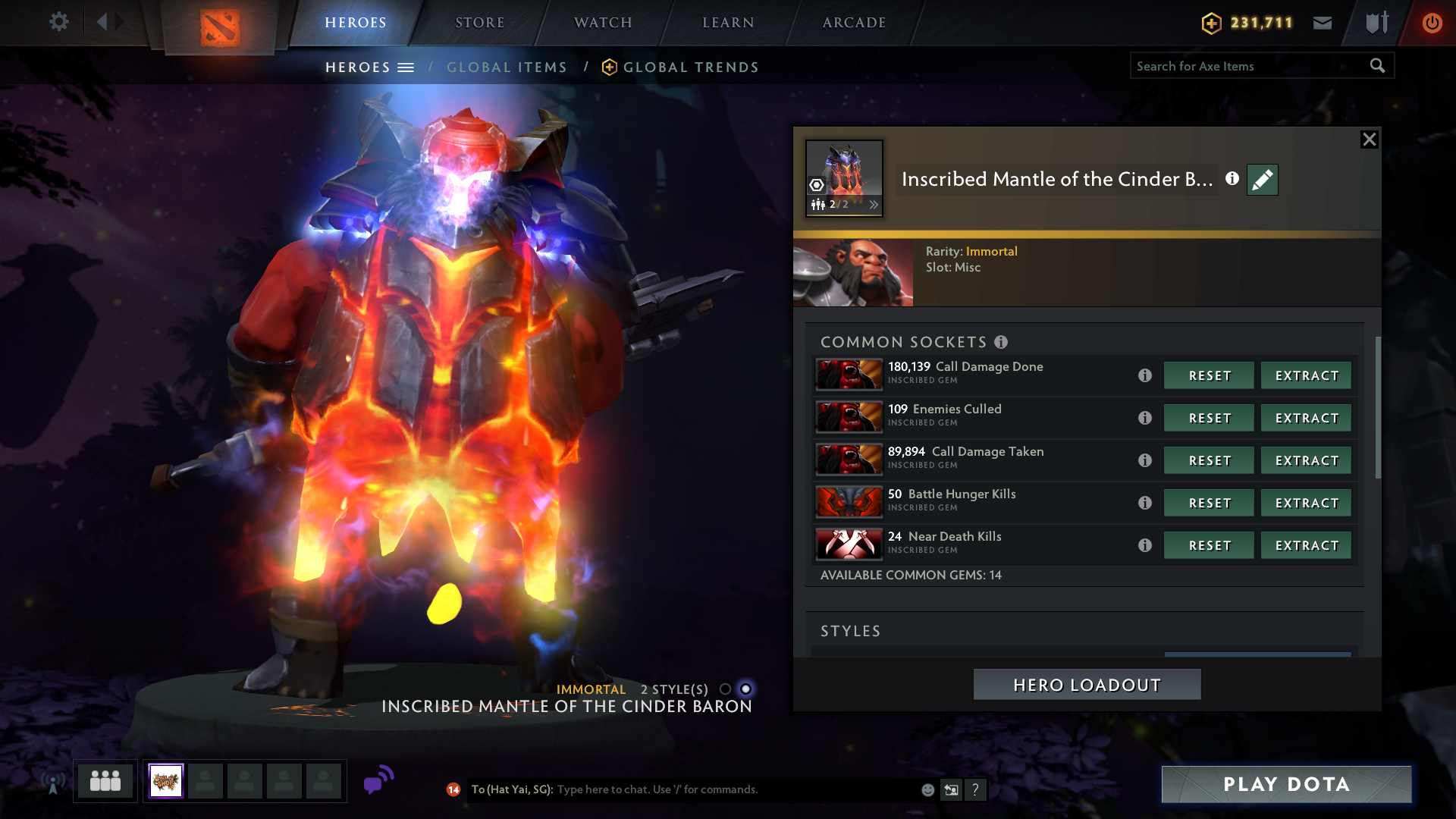Image resolution: width=1456 pixels, height=819 pixels.
Task: Select the Arcade tab
Action: (854, 23)
